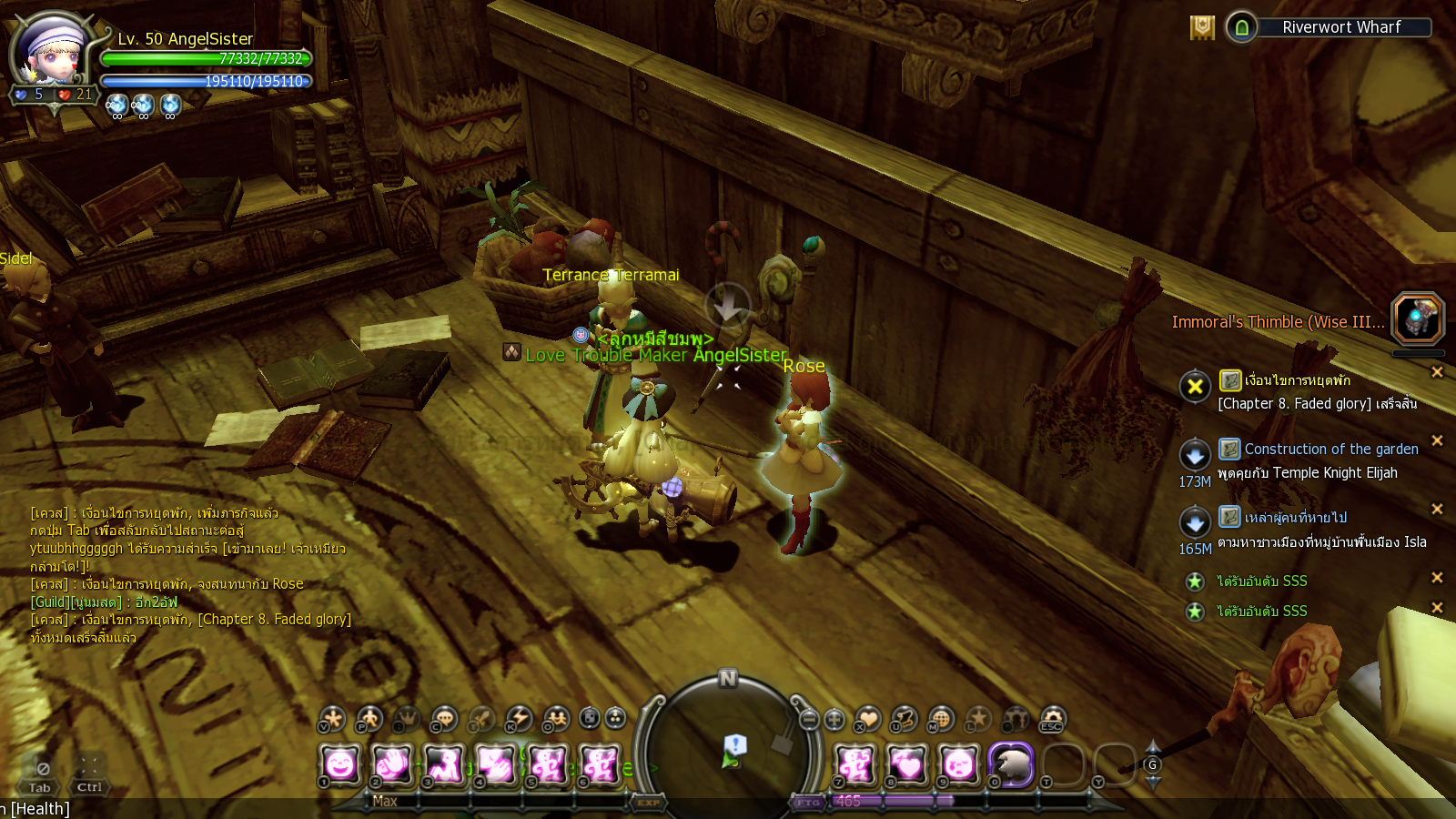Open the chat speech bubble menu
The width and height of the screenshot is (1456, 819).
[444, 719]
